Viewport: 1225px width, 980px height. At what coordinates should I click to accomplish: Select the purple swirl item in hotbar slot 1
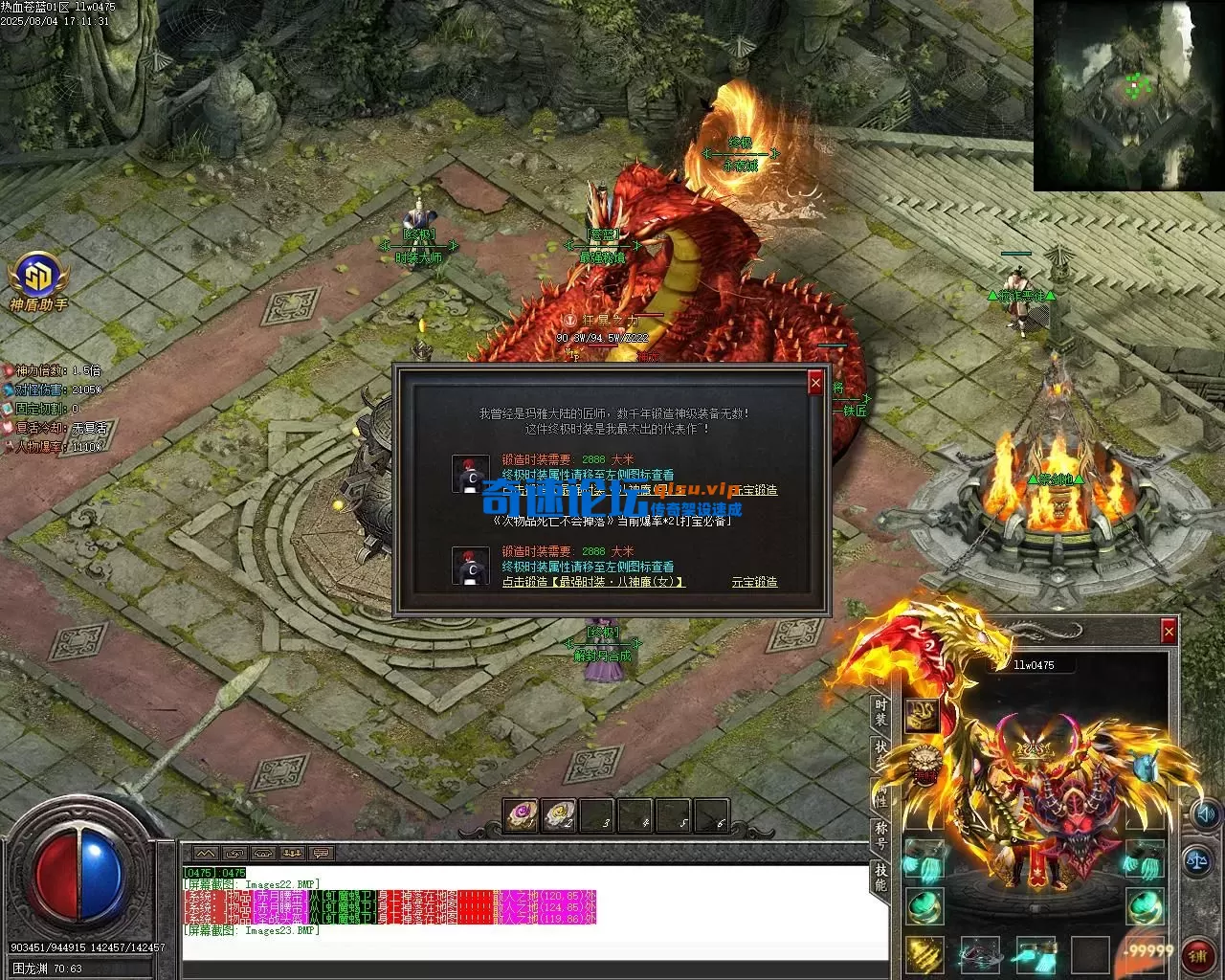[x=522, y=814]
